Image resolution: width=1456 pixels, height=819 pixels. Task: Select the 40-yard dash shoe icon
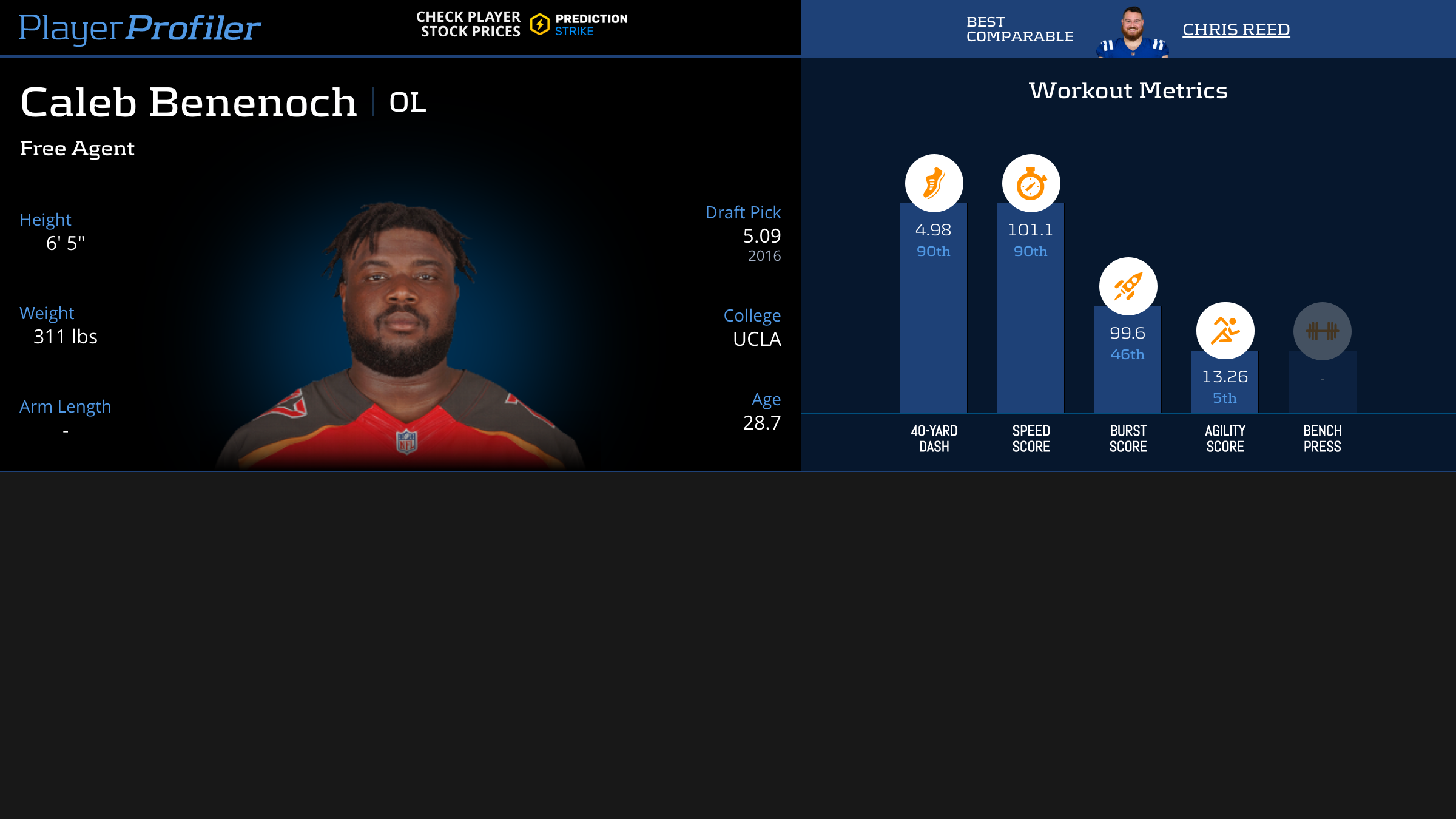[x=934, y=183]
